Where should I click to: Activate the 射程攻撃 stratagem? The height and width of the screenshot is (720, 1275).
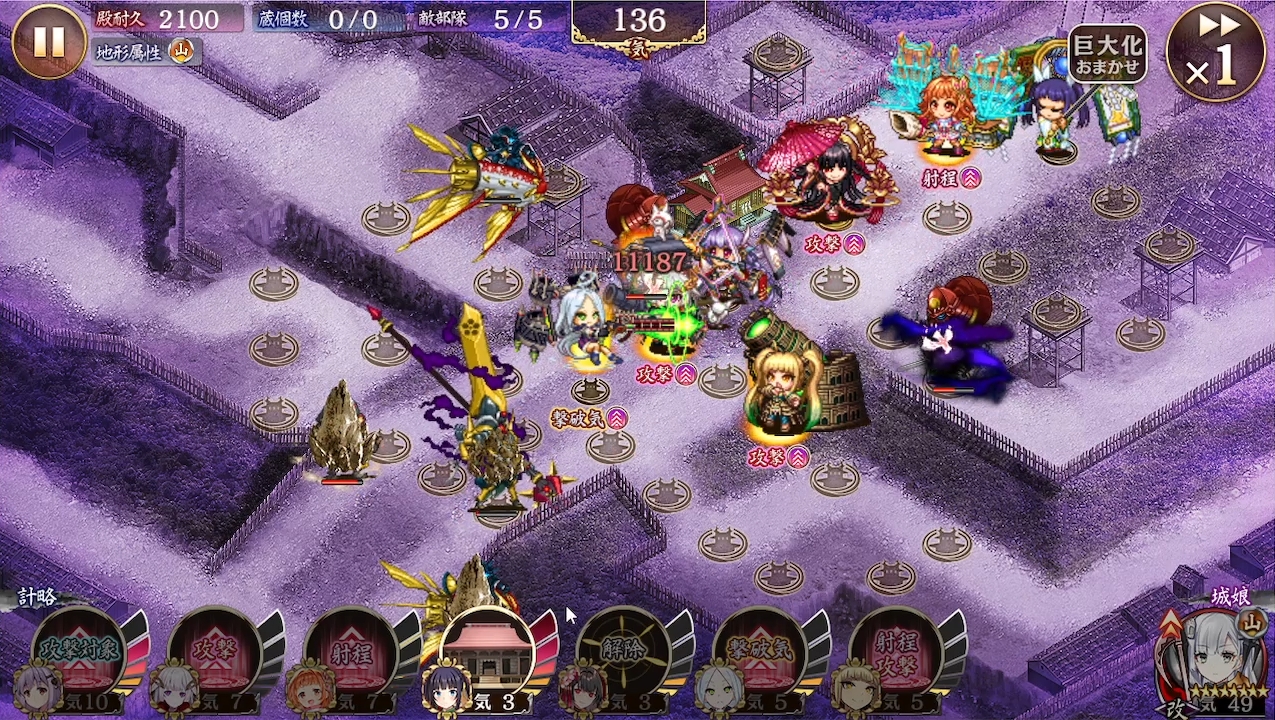tap(895, 652)
